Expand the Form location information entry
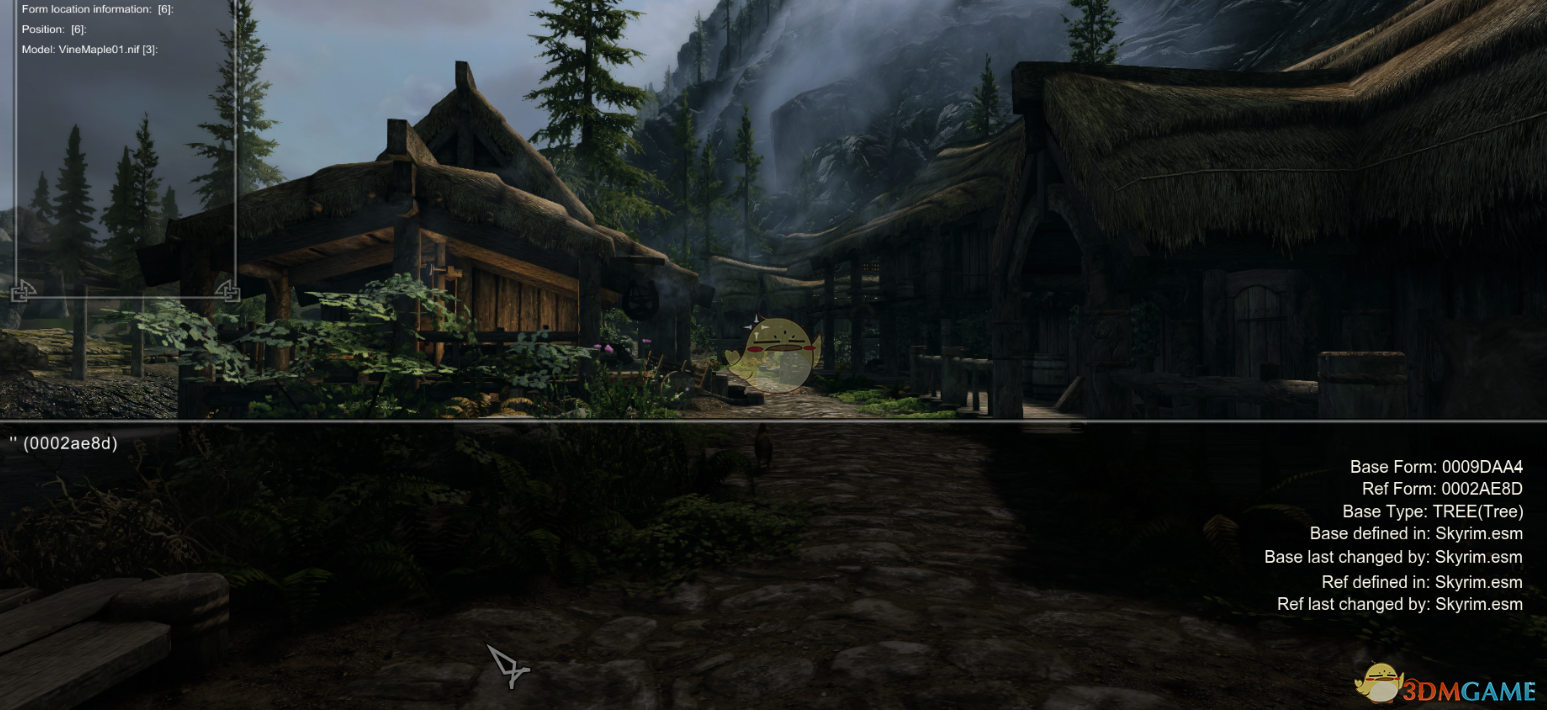1547x710 pixels. click(x=97, y=10)
